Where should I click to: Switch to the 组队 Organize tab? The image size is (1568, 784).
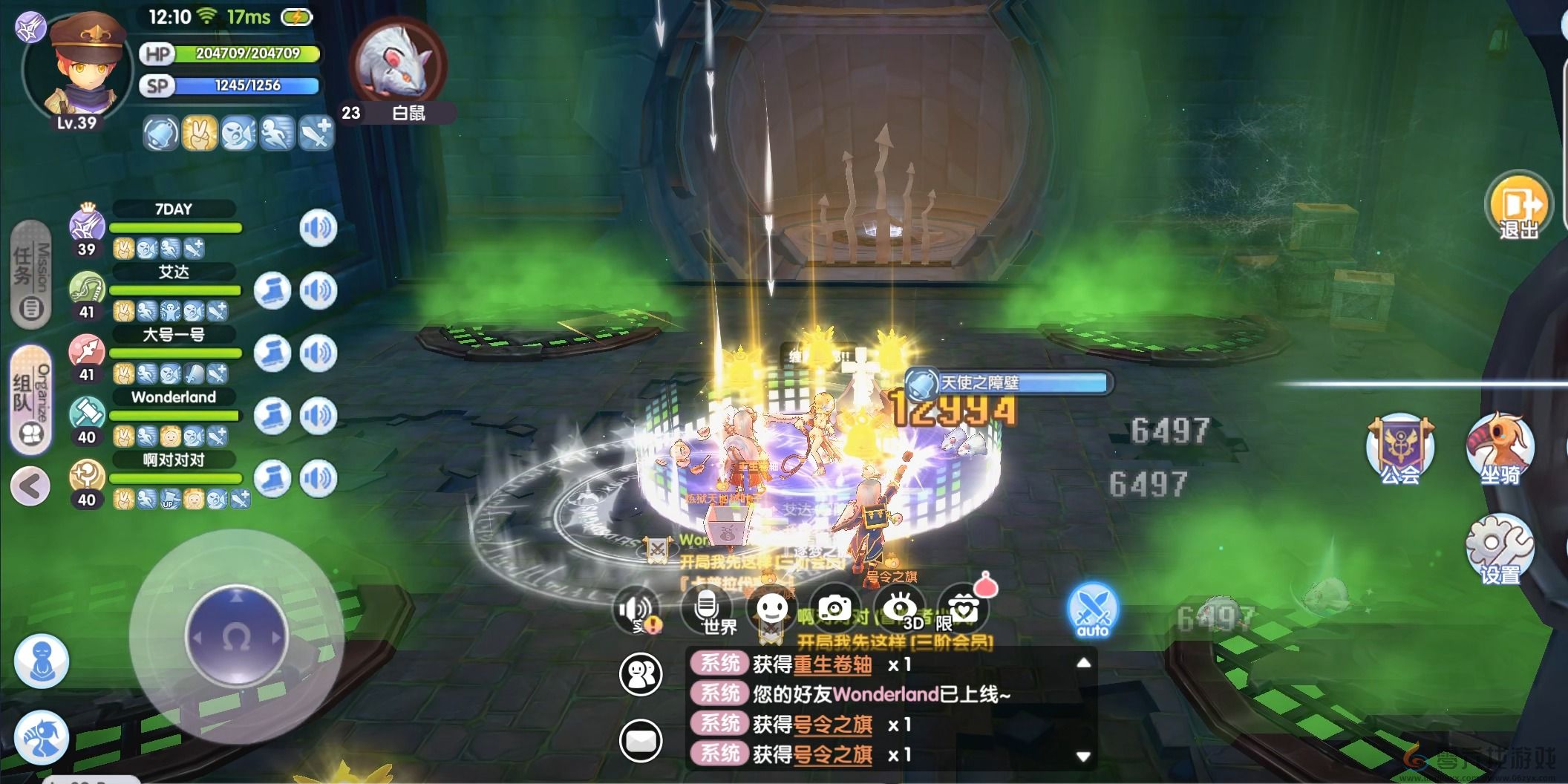click(x=31, y=400)
